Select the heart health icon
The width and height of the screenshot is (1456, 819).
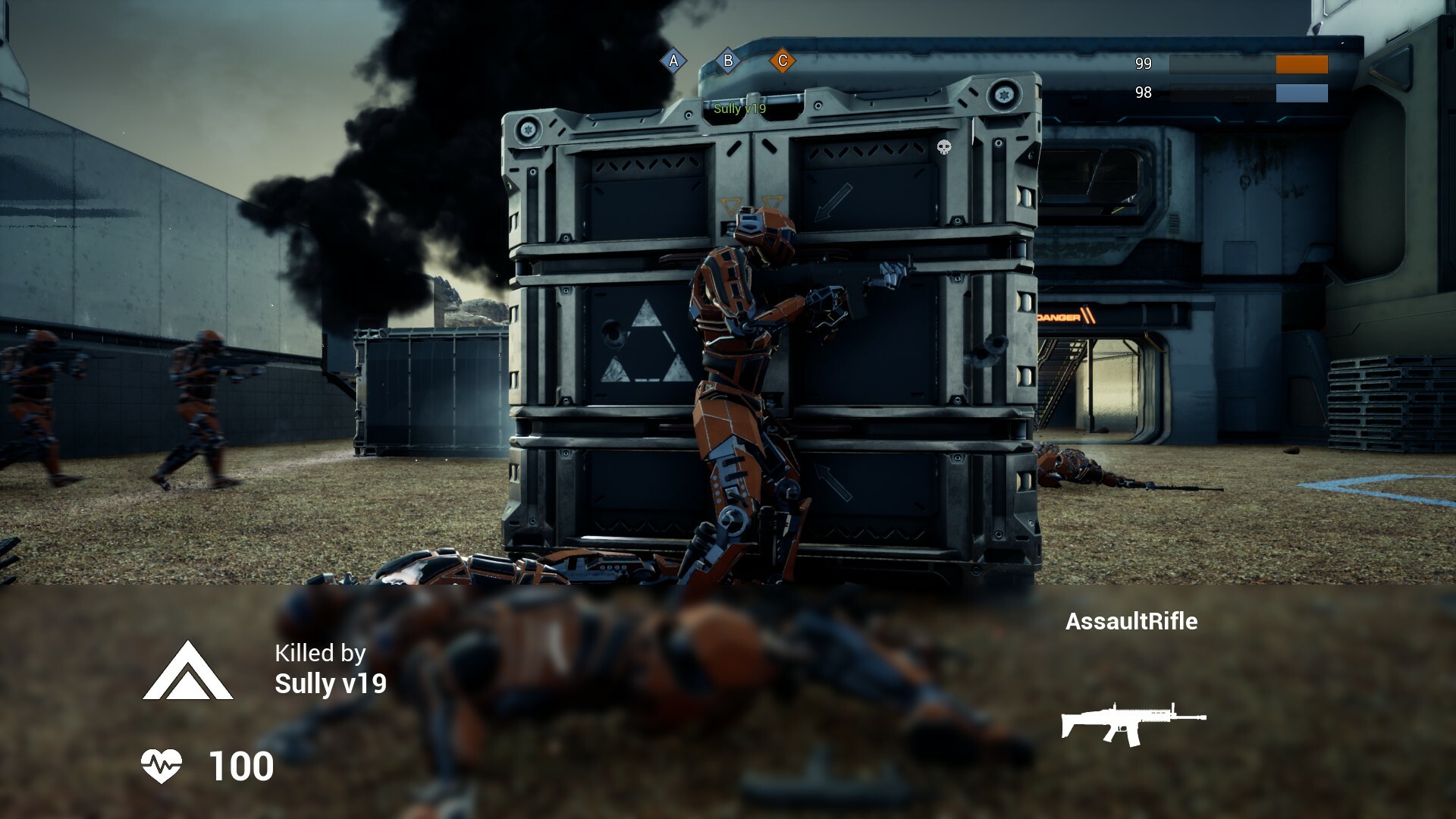162,767
